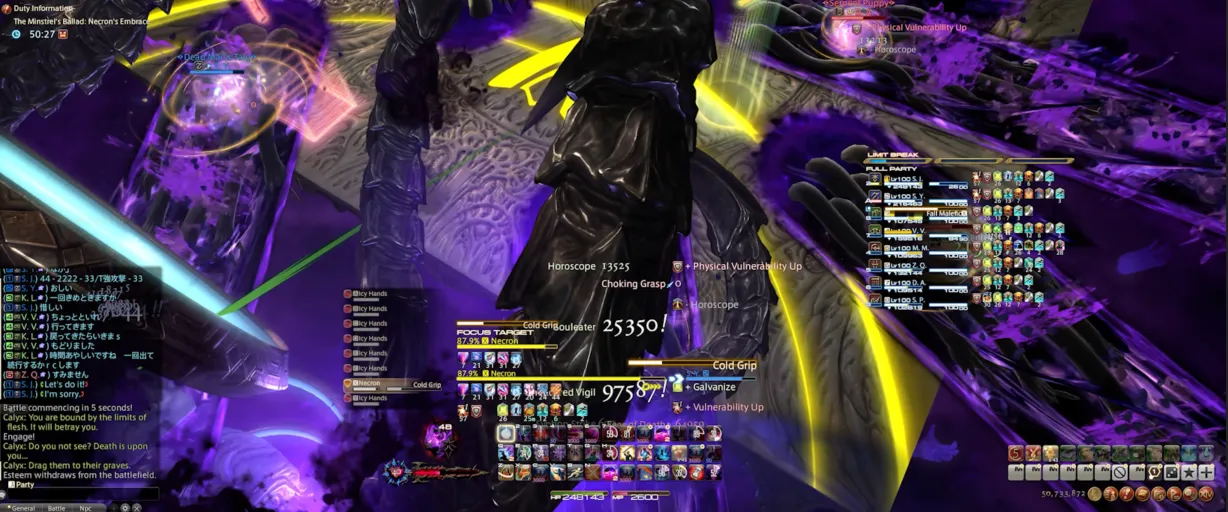This screenshot has height=512, width=1228.
Task: Click the red number 5 menu icon
Action: click(1016, 454)
